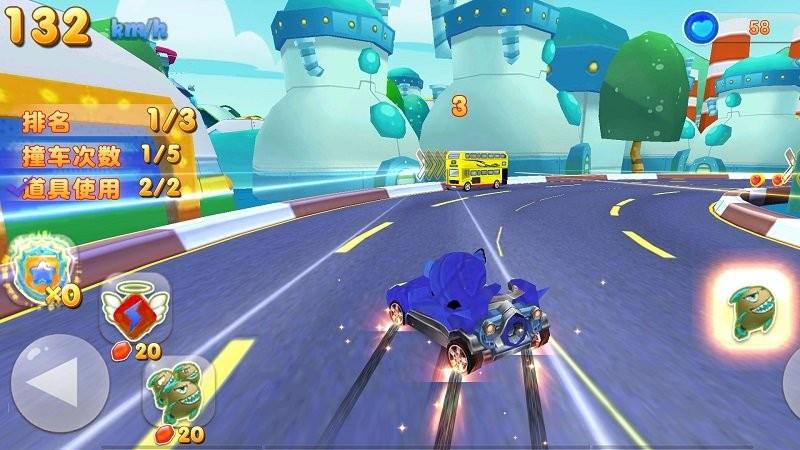Use the glowing green monster item
The image size is (800, 450).
point(752,306)
